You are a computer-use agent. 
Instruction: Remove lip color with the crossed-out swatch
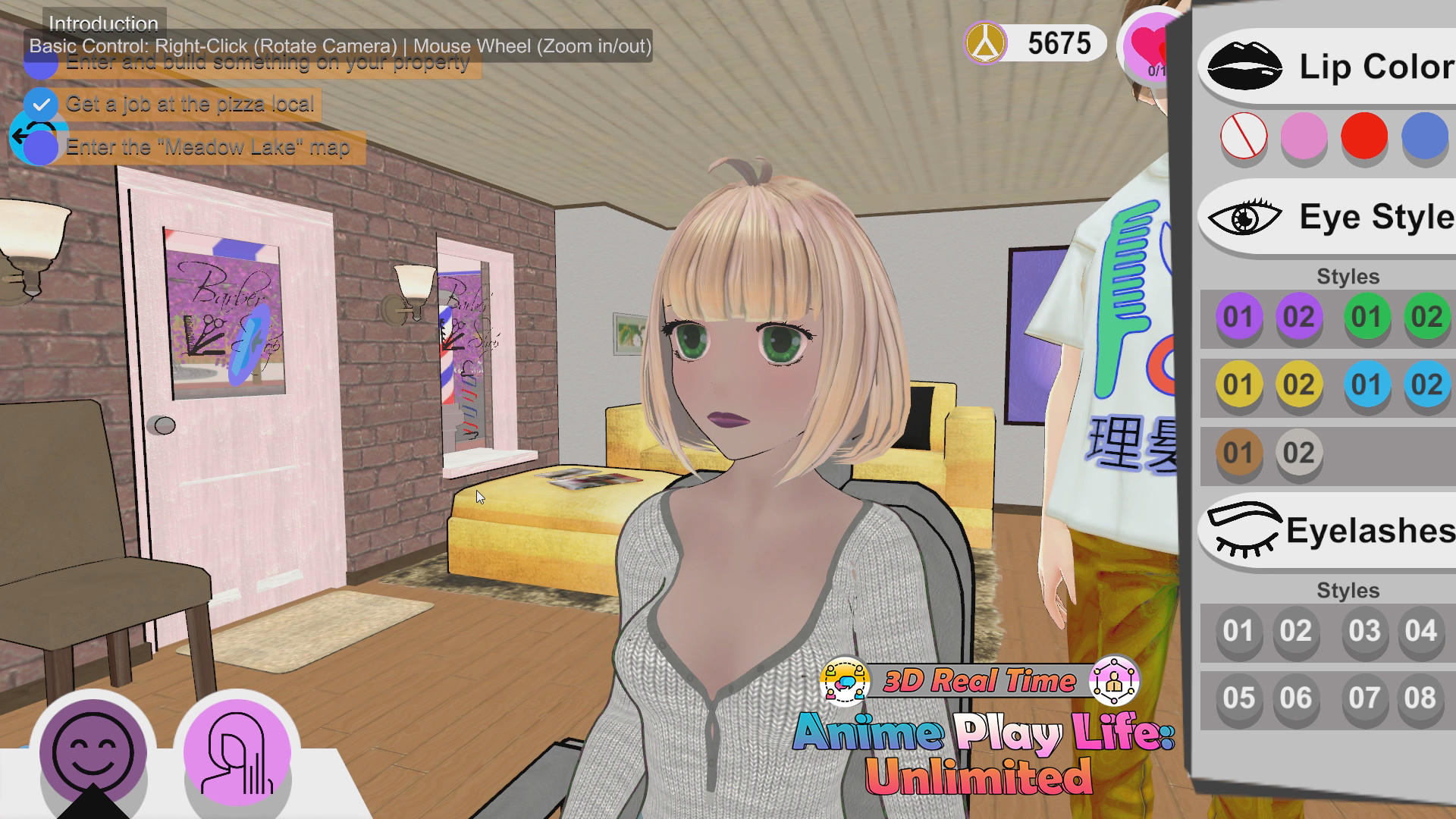click(1244, 137)
